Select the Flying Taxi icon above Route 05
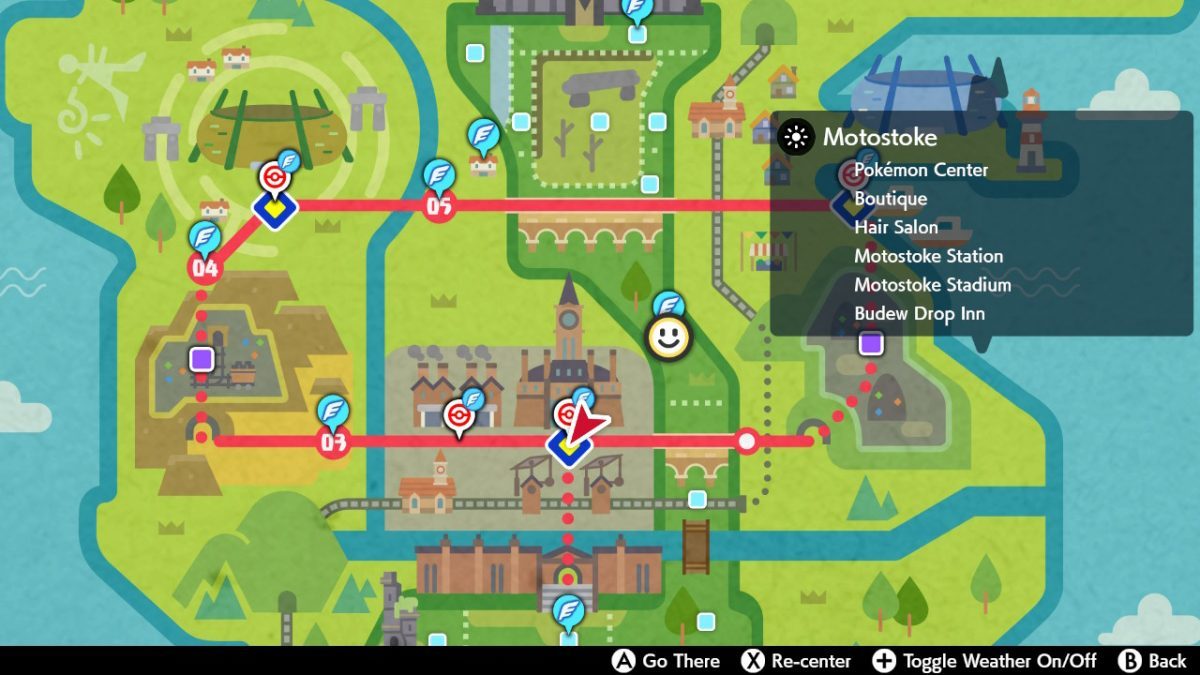This screenshot has height=675, width=1200. pyautogui.click(x=438, y=174)
